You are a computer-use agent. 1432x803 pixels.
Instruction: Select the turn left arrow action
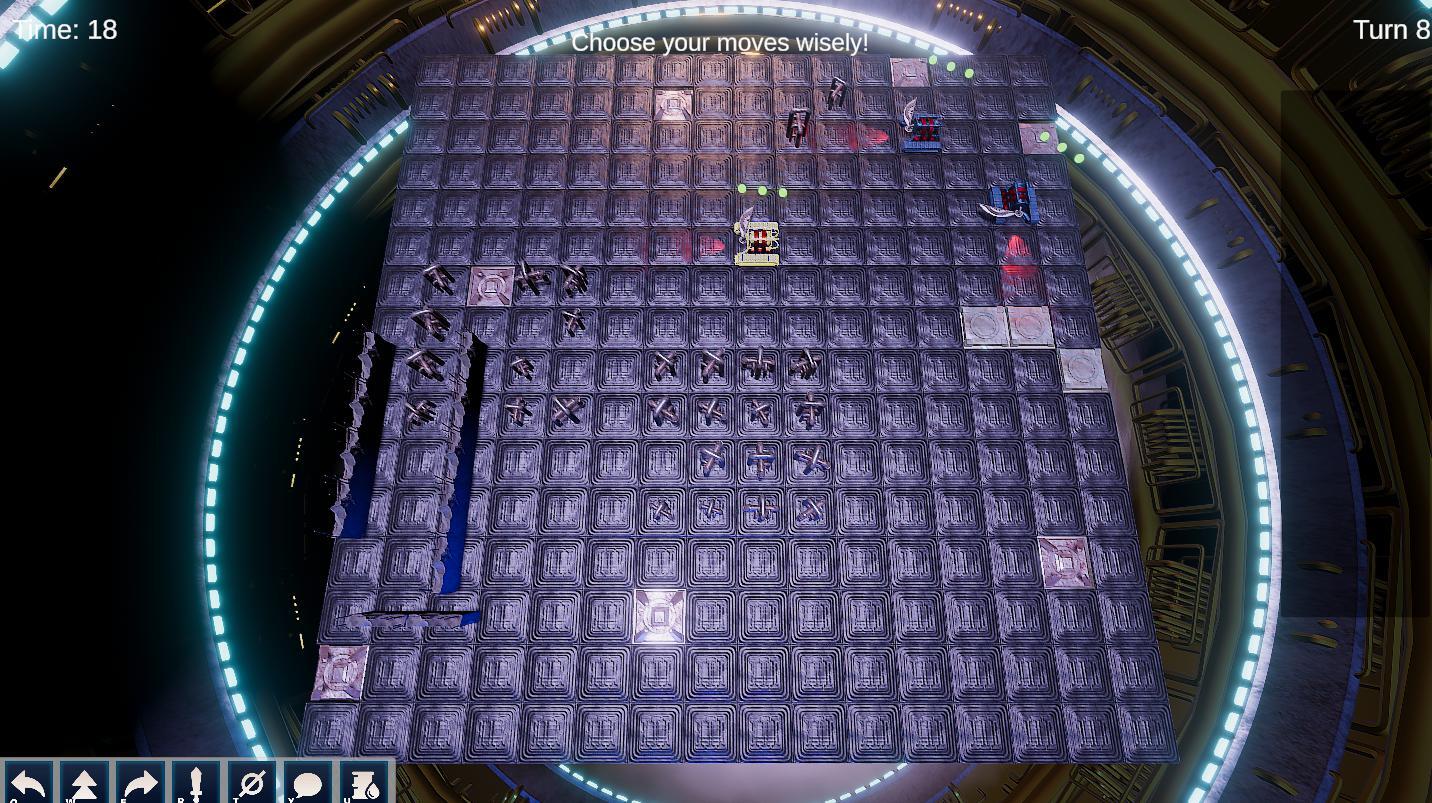[x=28, y=783]
